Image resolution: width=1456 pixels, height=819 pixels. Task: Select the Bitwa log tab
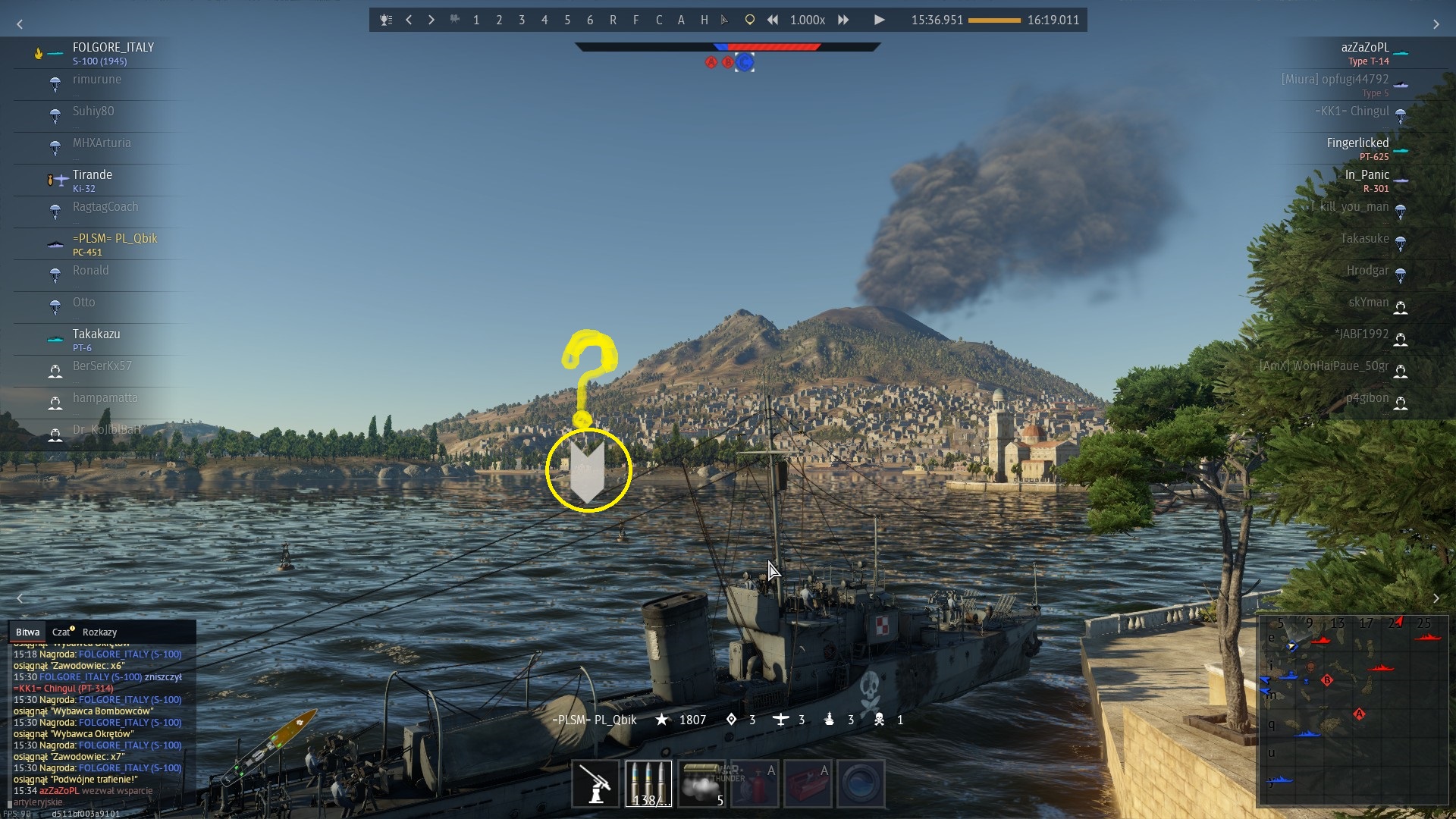pos(27,632)
